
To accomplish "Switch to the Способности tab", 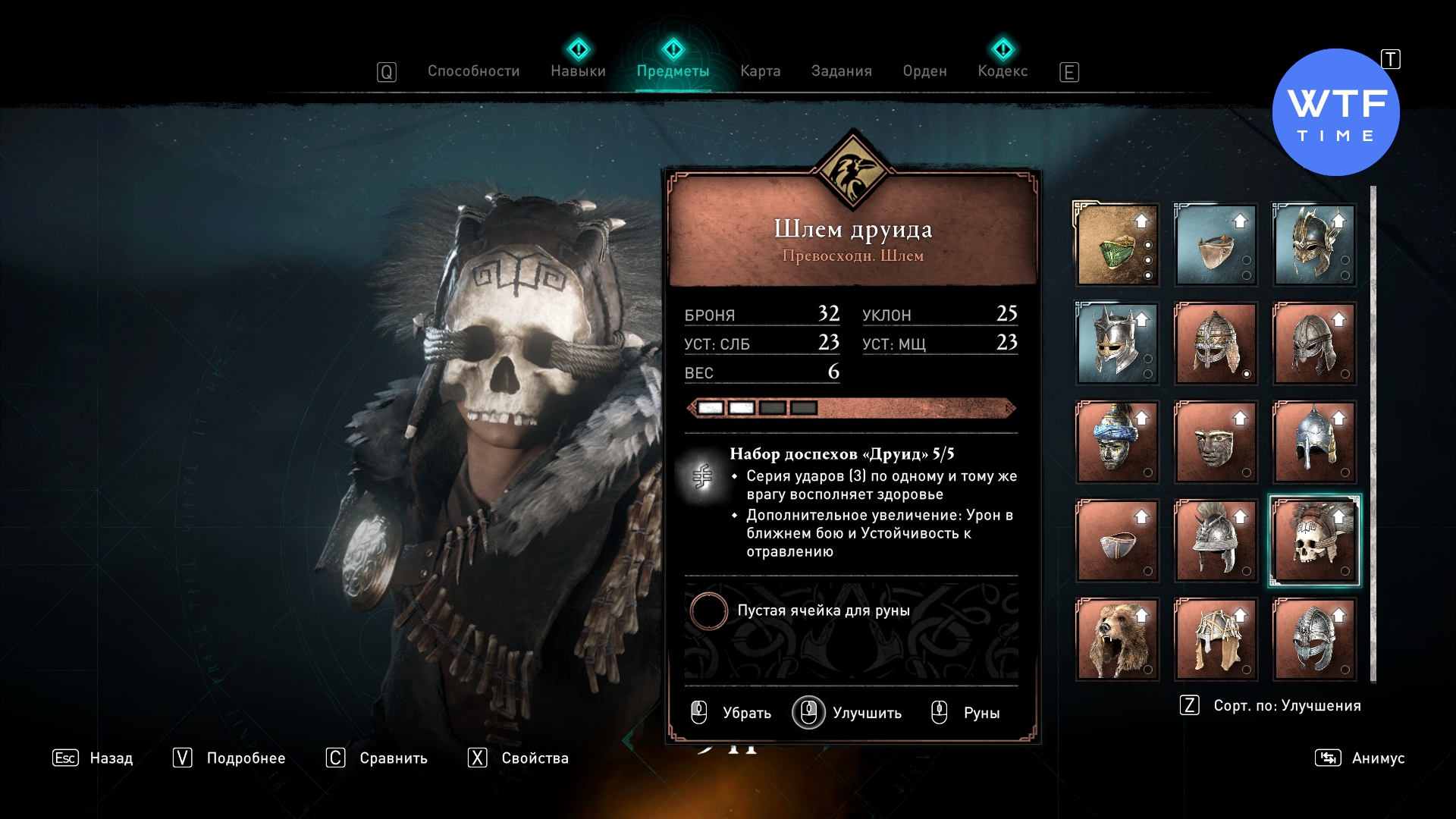I will 473,71.
